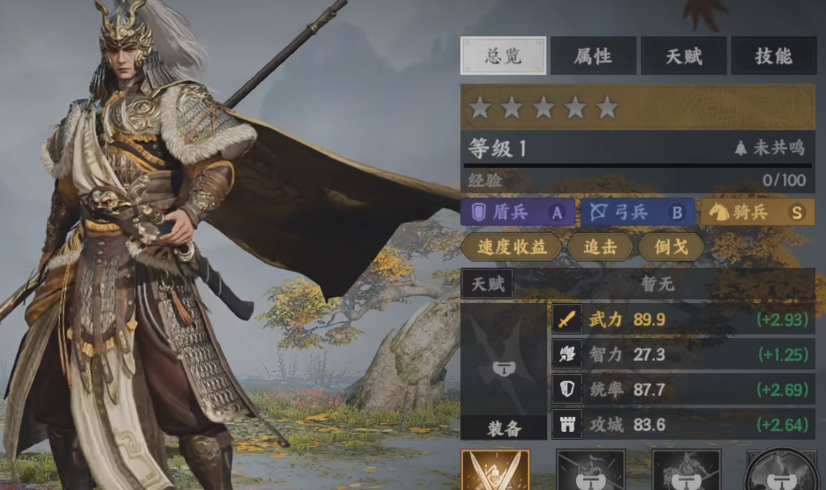This screenshot has width=826, height=490.
Task: Inspect the 武力 stat row
Action: click(683, 319)
